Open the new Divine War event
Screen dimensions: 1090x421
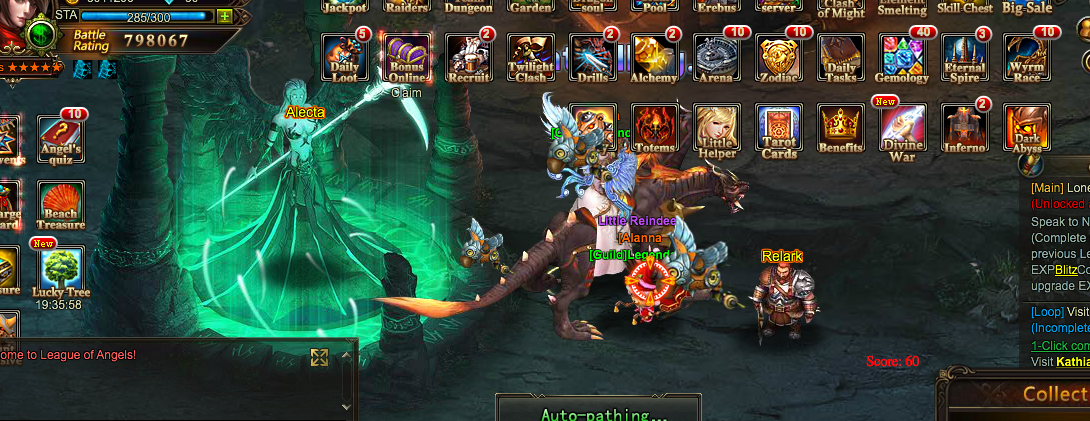[903, 128]
